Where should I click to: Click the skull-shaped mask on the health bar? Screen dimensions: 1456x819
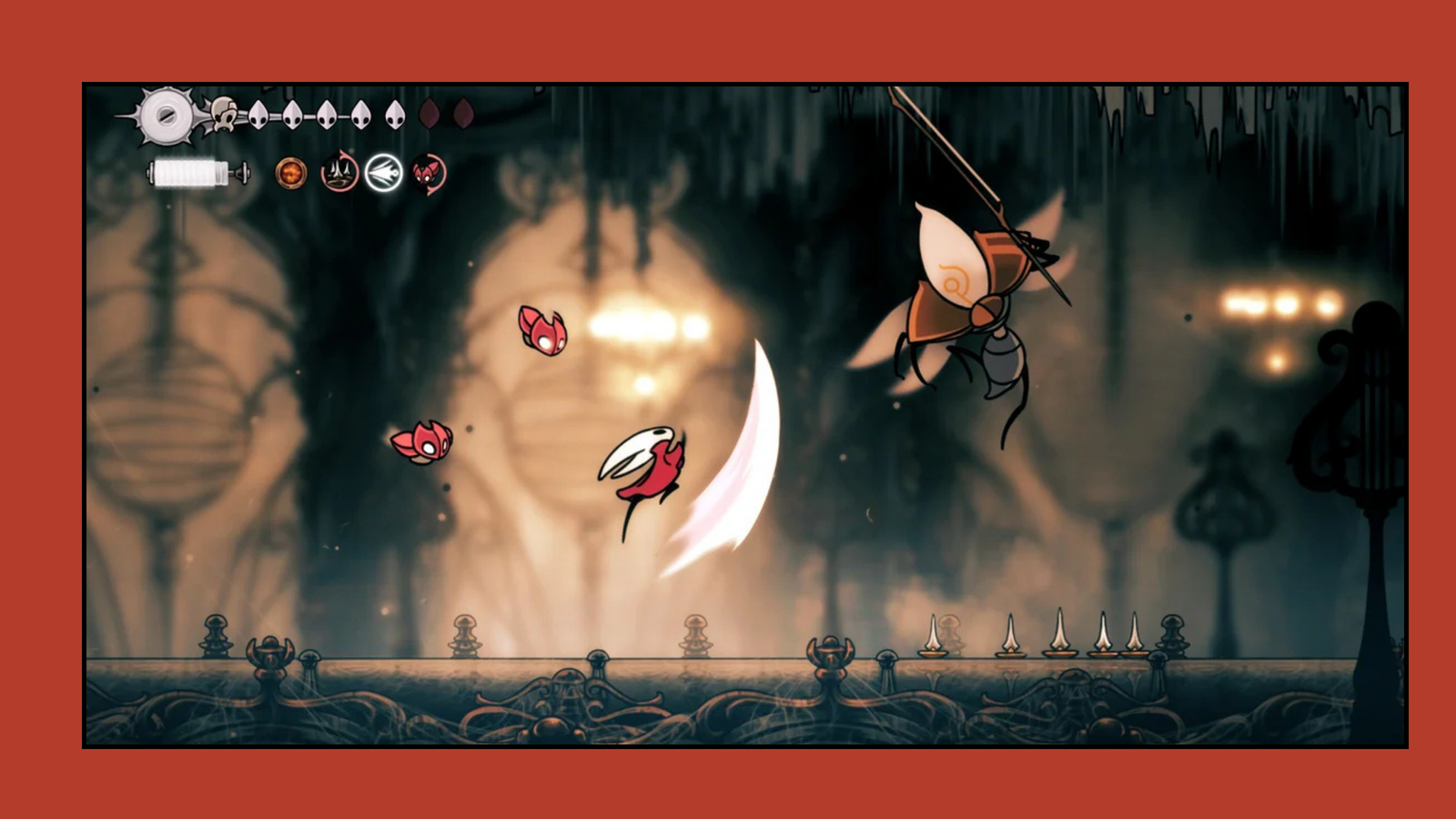click(x=224, y=115)
